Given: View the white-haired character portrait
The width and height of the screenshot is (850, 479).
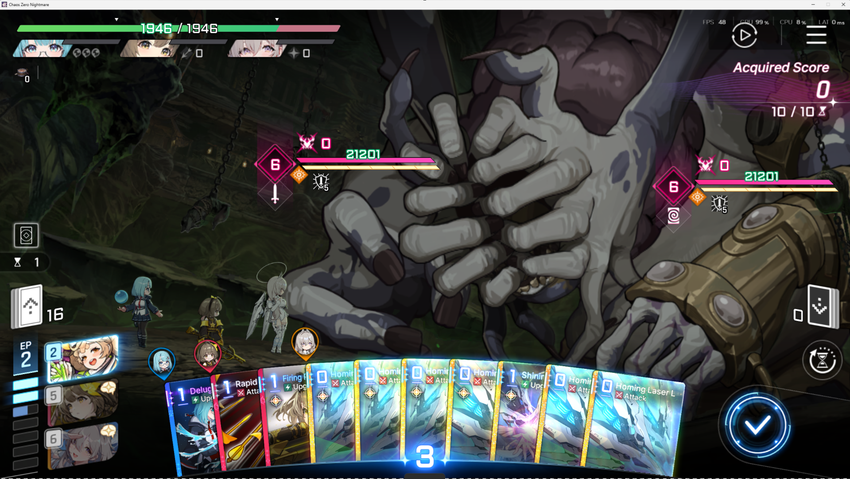Looking at the screenshot, I should tap(256, 47).
